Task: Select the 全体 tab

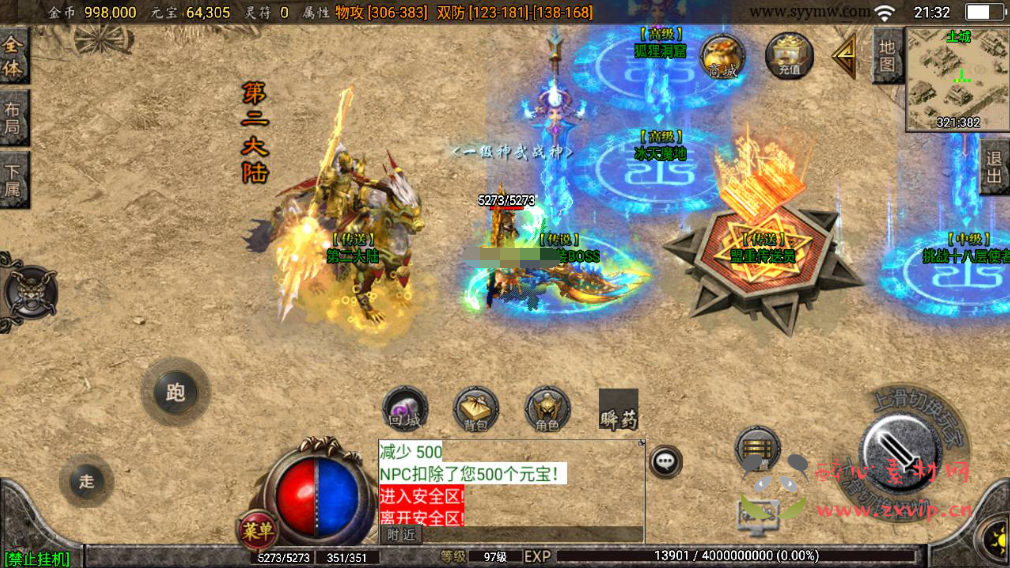Action: point(13,57)
